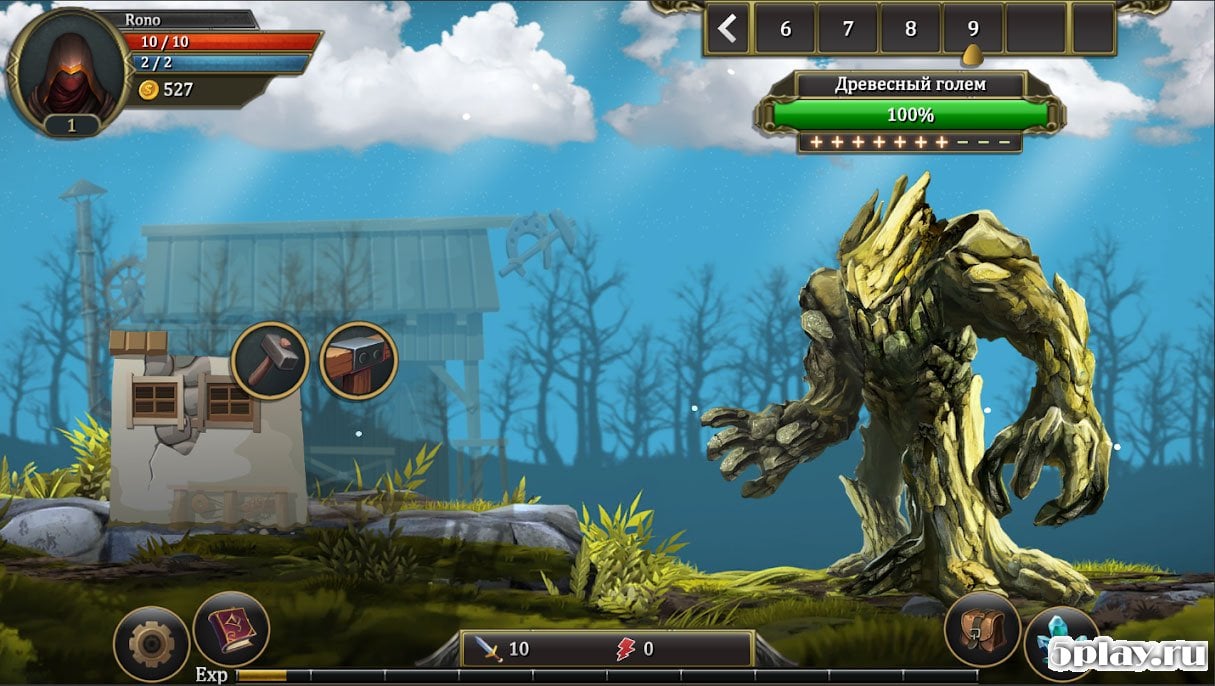Click Rono's hooded character portrait

[x=69, y=68]
